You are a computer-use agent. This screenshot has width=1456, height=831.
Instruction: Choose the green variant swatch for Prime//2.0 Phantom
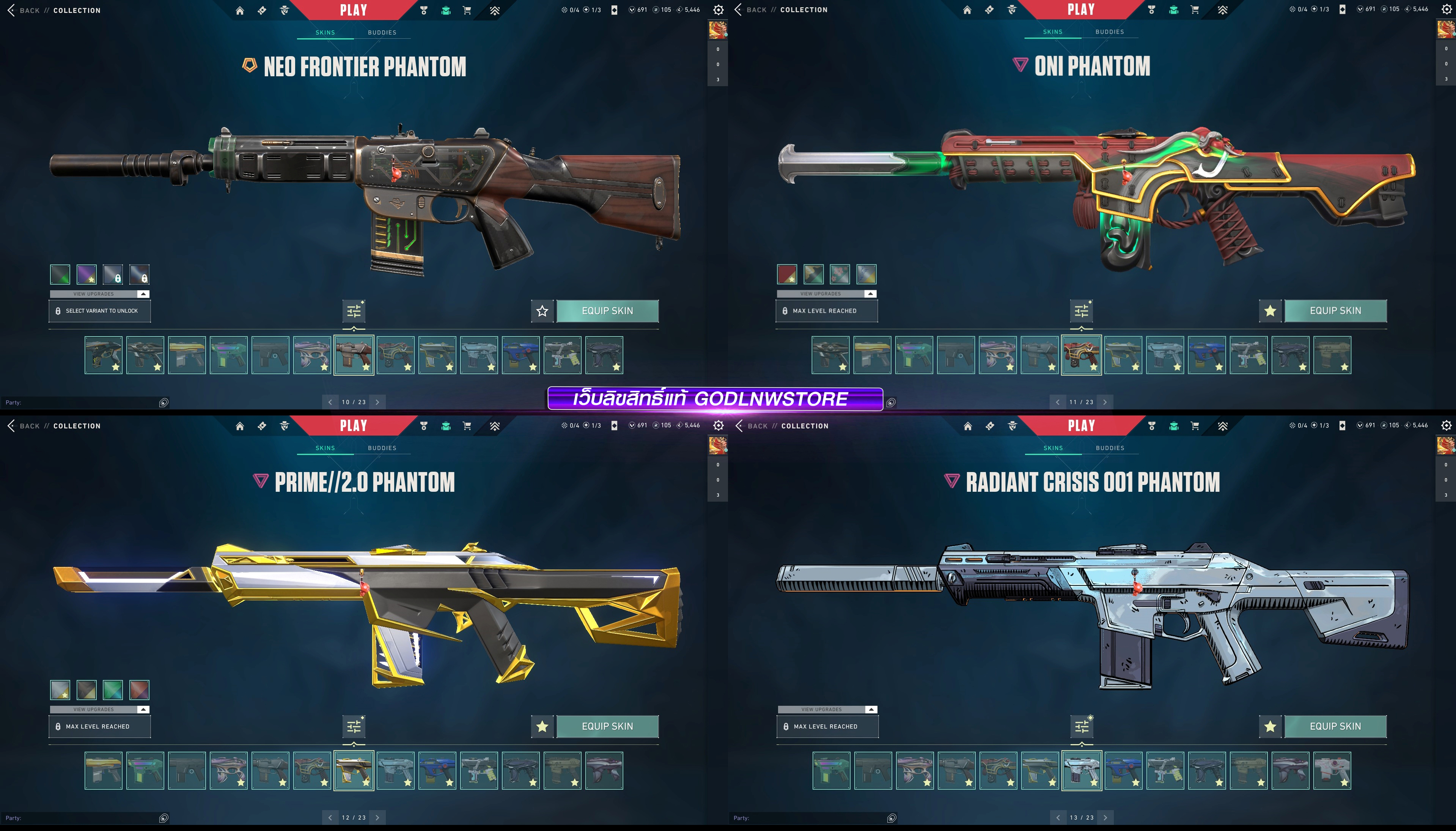point(113,690)
